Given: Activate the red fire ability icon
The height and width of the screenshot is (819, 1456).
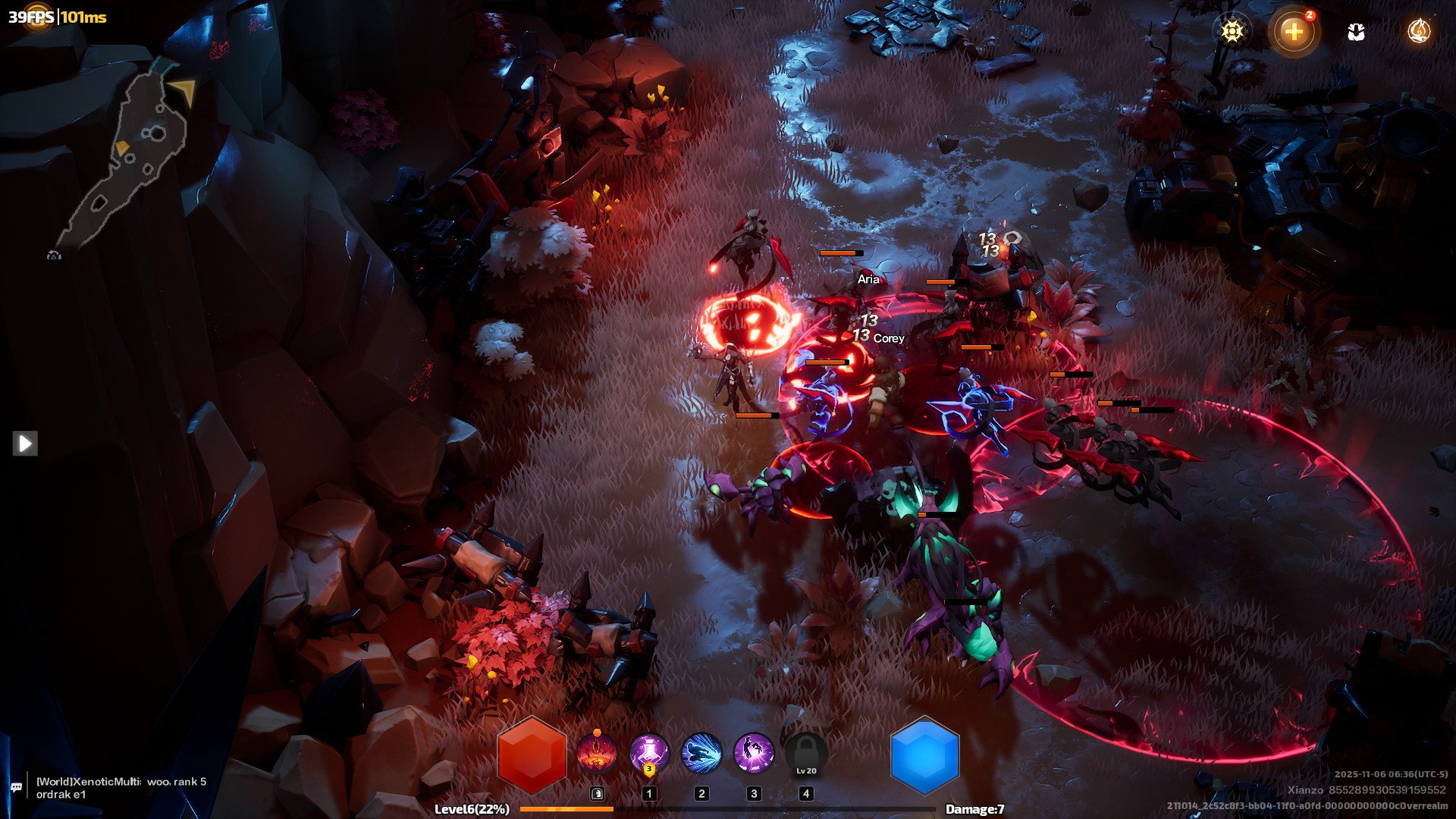Looking at the screenshot, I should 597,754.
